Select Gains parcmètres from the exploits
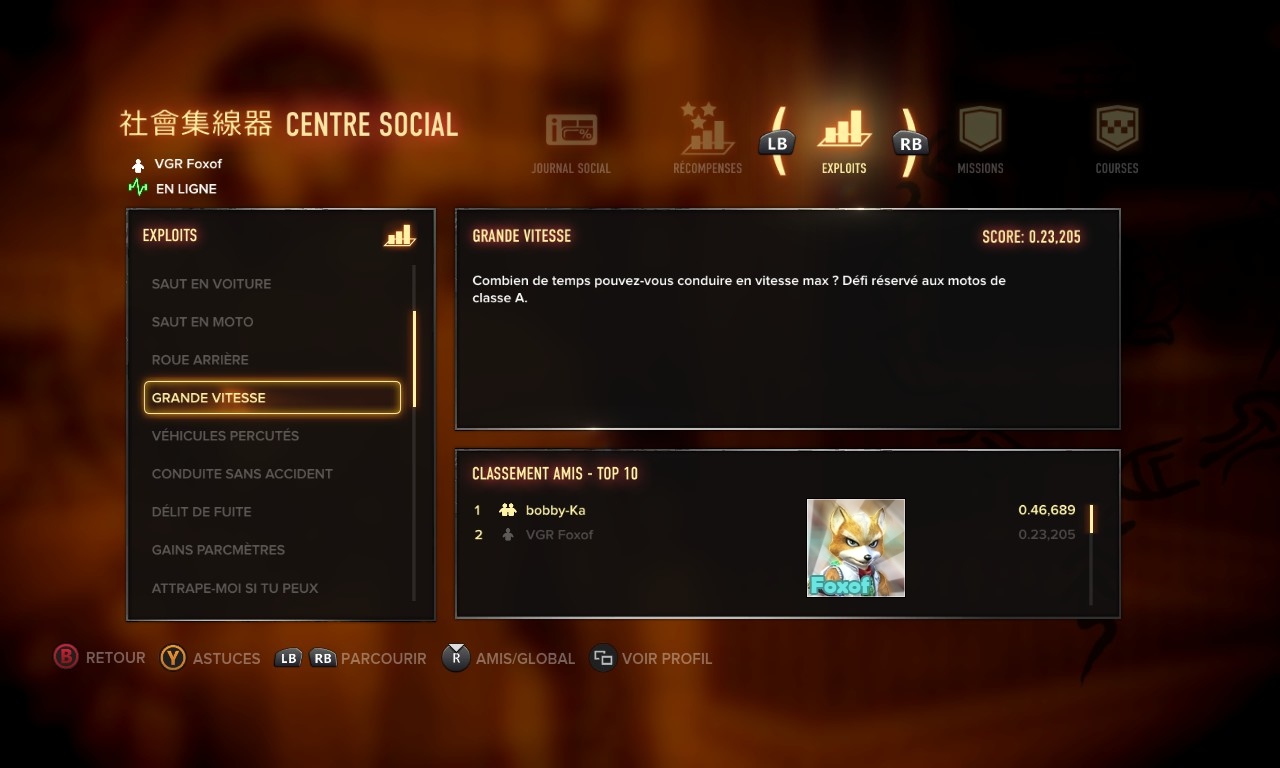The image size is (1280, 768). (218, 550)
